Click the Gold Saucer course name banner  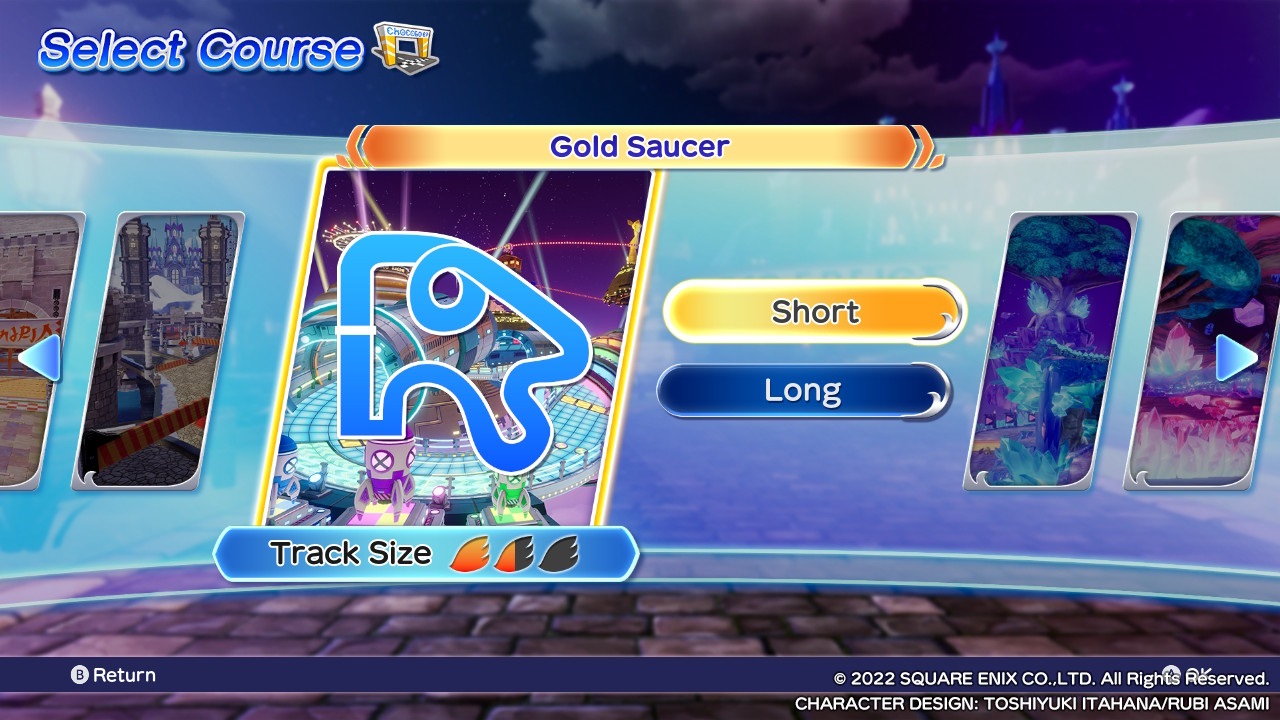[x=639, y=146]
